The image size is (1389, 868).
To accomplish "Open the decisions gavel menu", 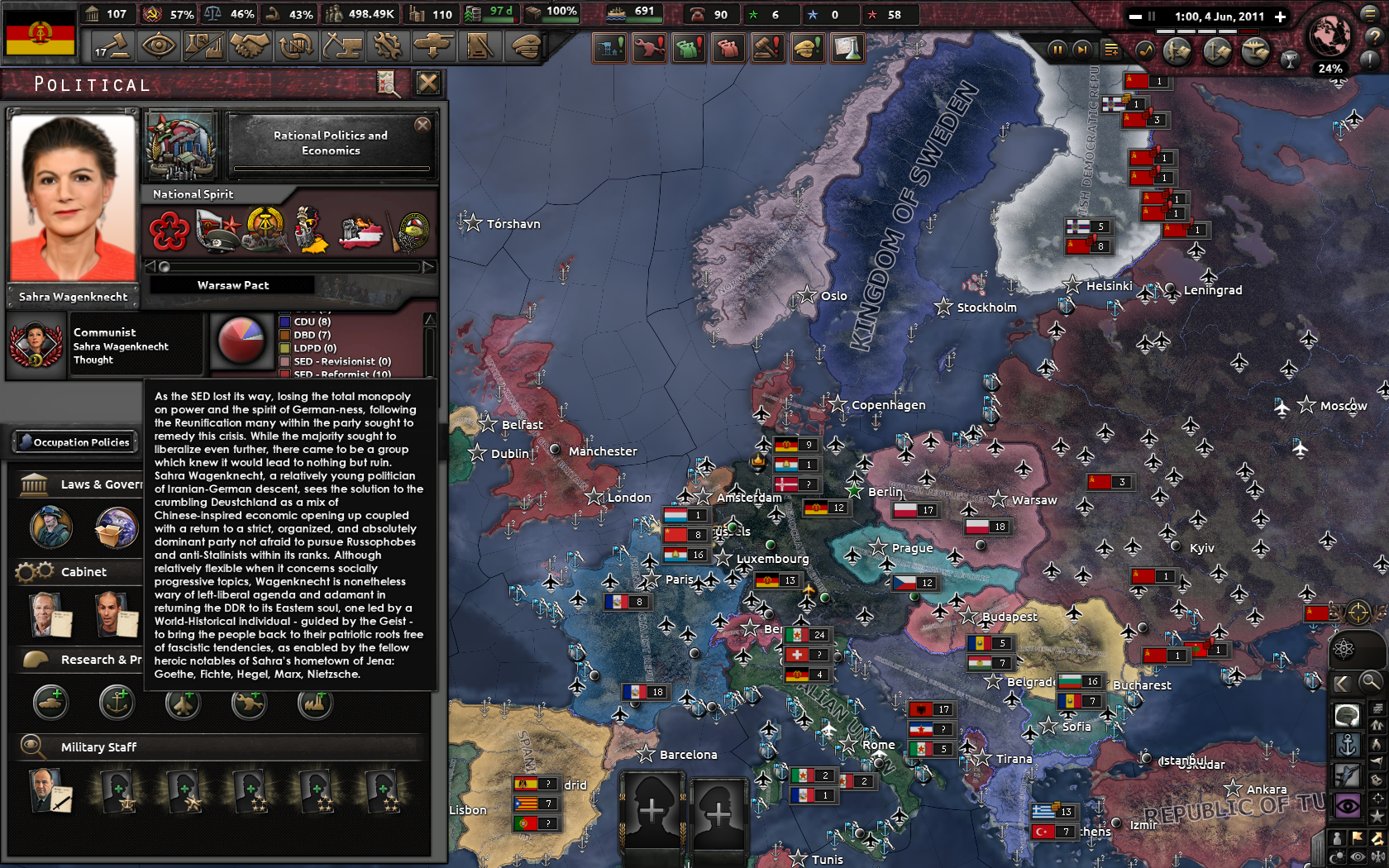I will [x=112, y=45].
